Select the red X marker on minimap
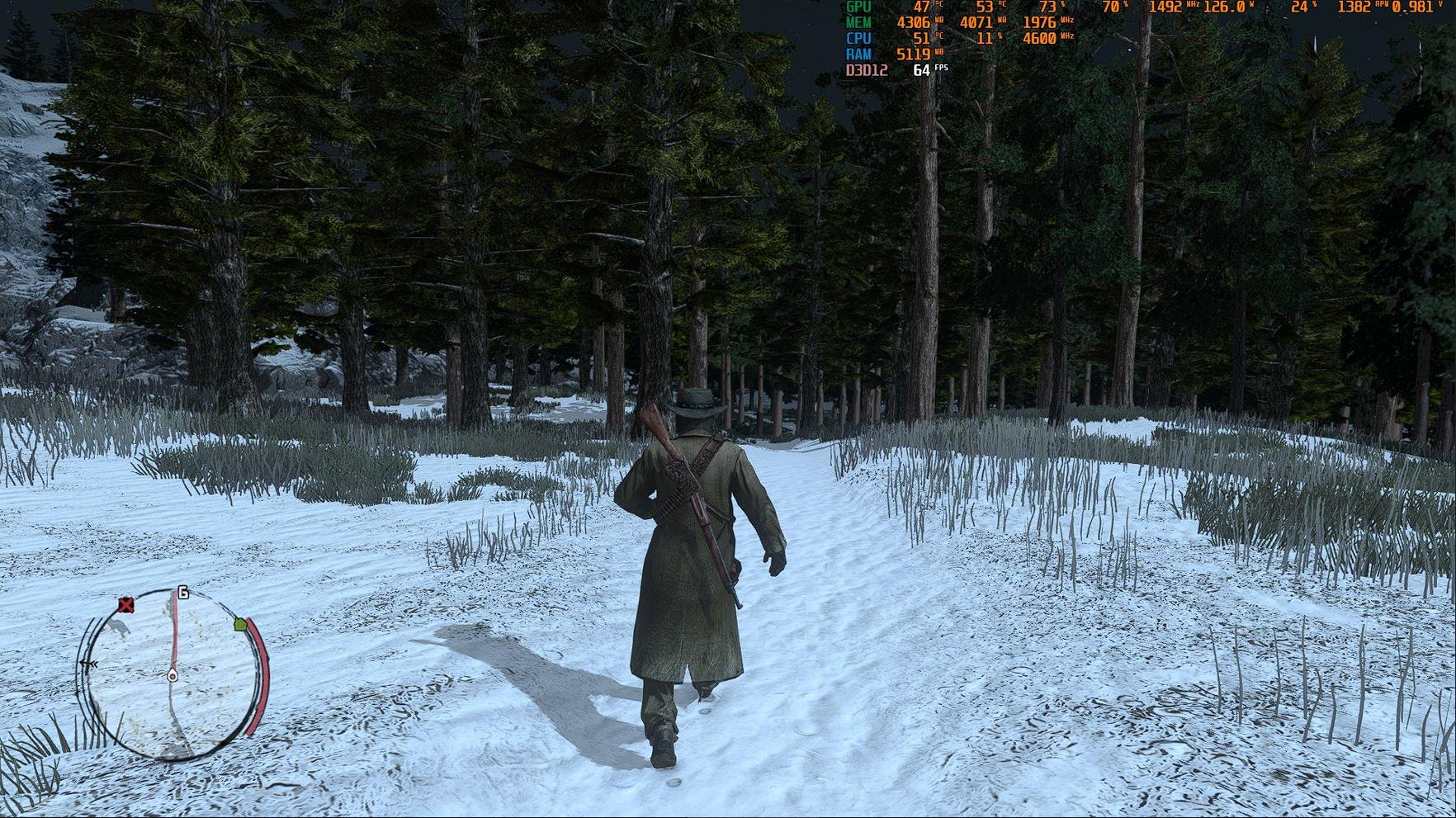 [125, 606]
